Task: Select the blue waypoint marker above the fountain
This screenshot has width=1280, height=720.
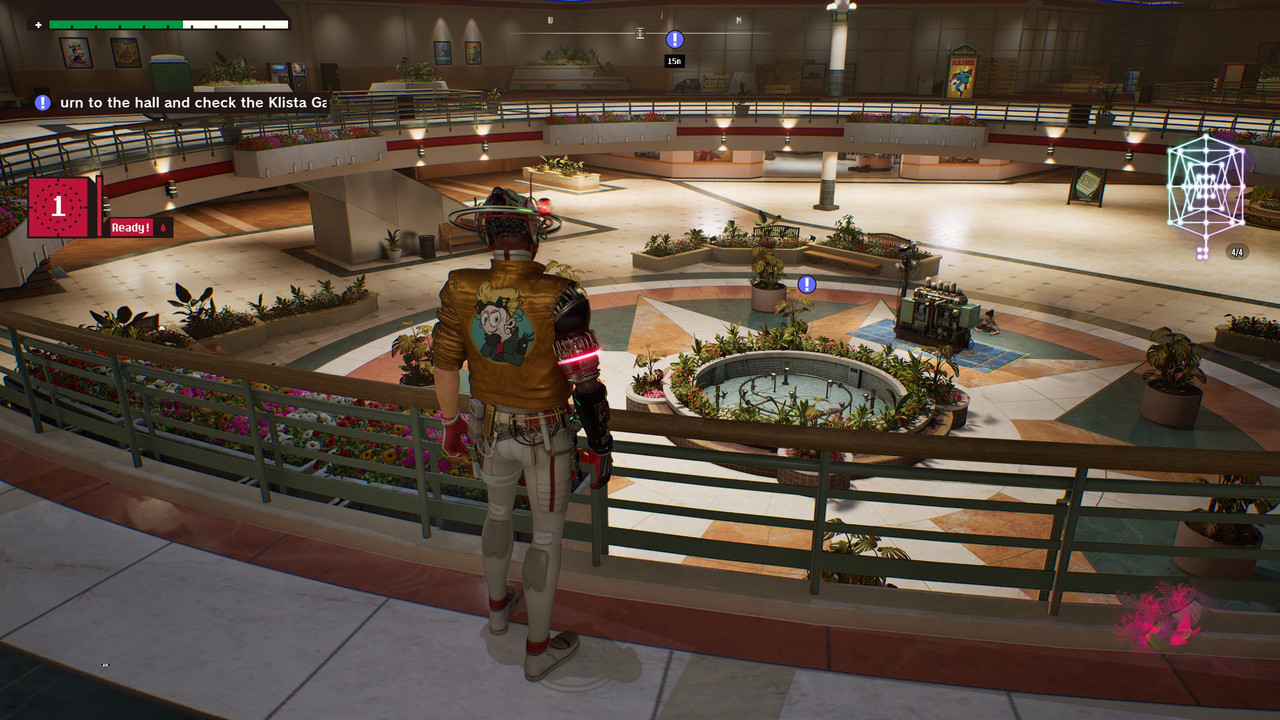Action: coord(807,285)
